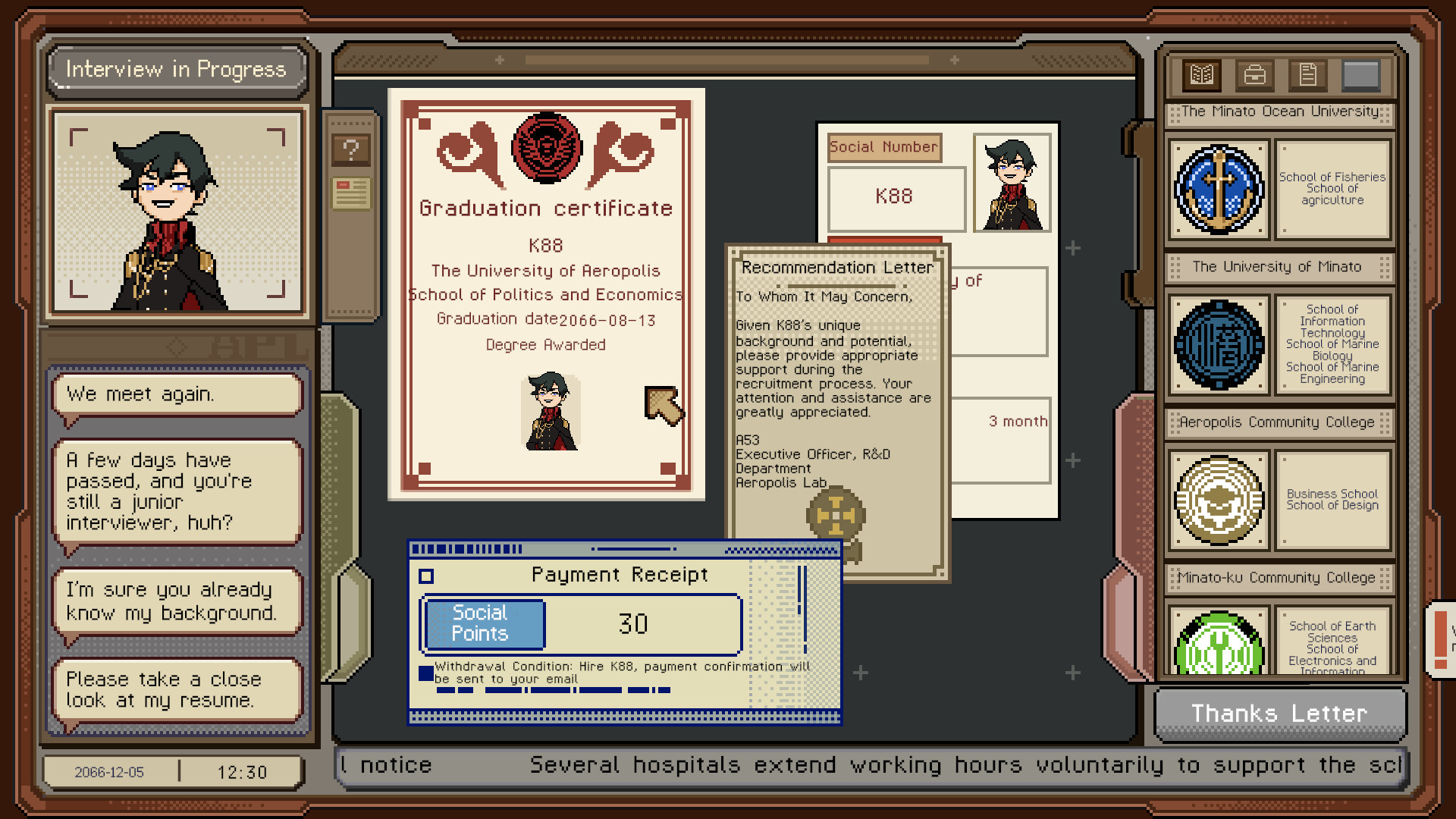Select the briefcase icon in the top-right panel
1456x819 pixels.
[1254, 75]
